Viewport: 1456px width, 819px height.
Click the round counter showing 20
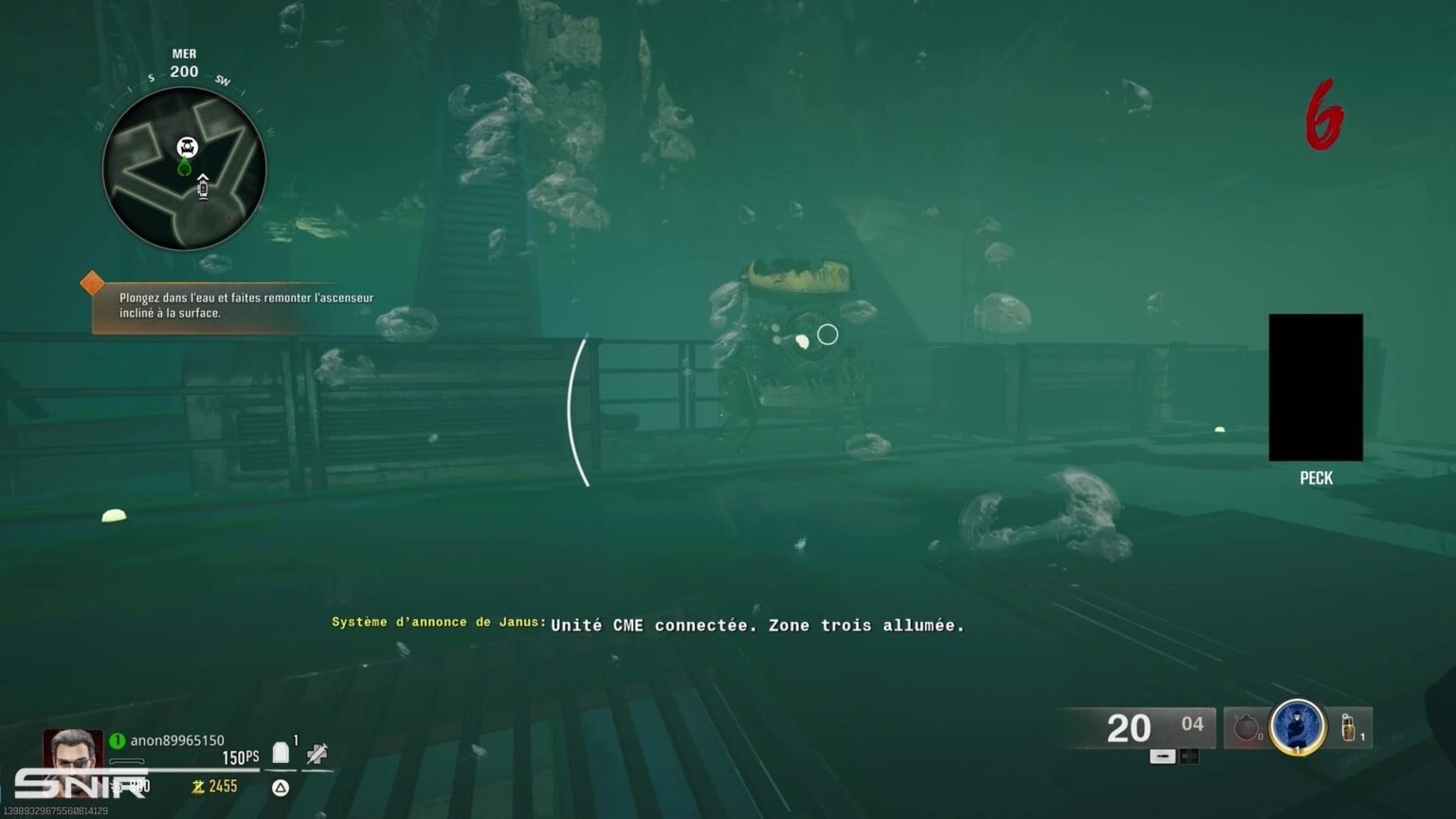[x=1128, y=728]
